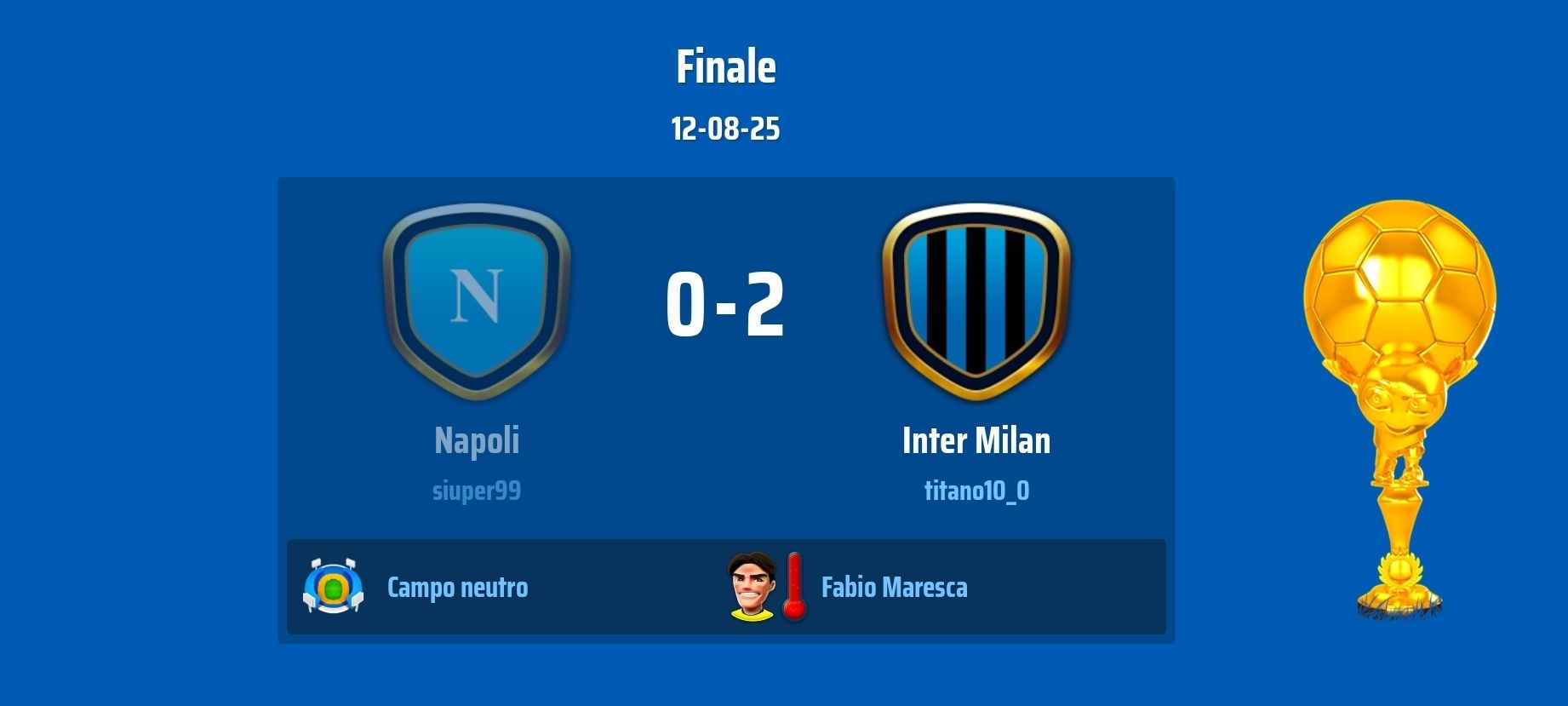Open the Napoli team crest

click(x=477, y=300)
